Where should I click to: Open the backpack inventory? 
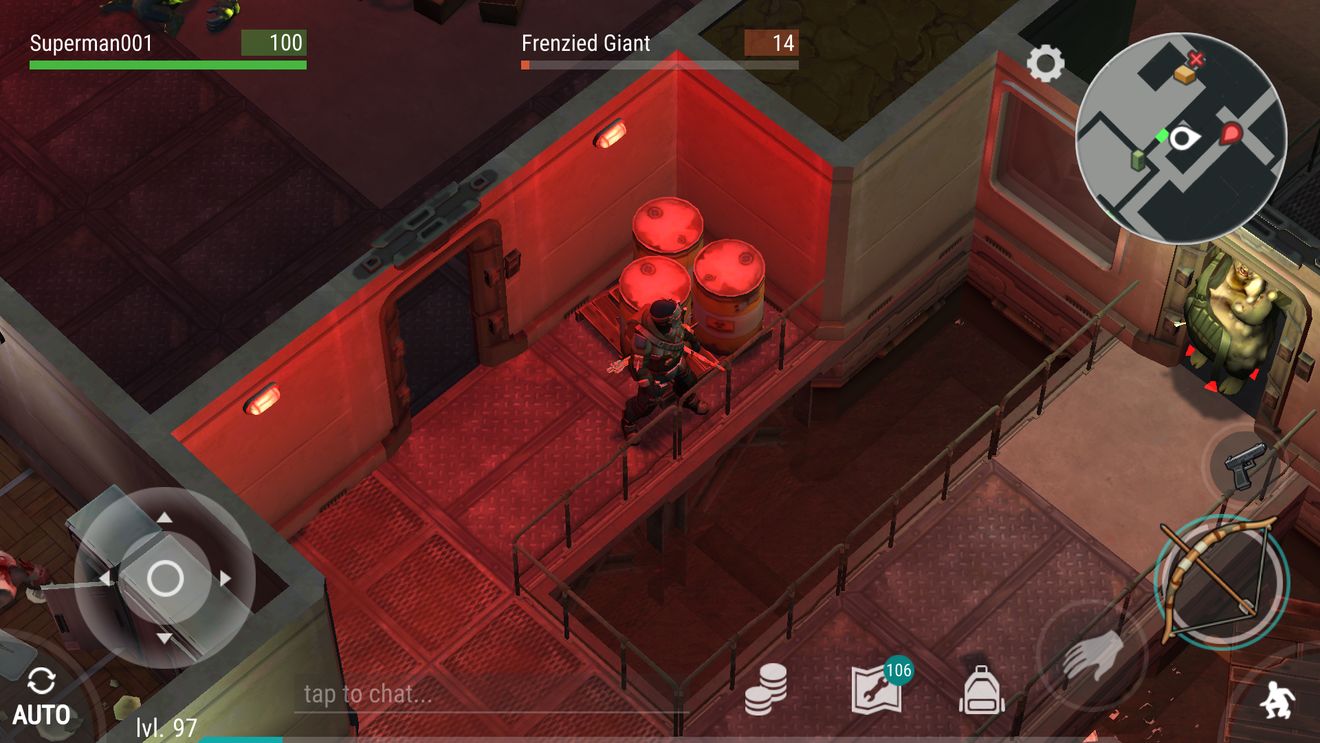pyautogui.click(x=982, y=690)
